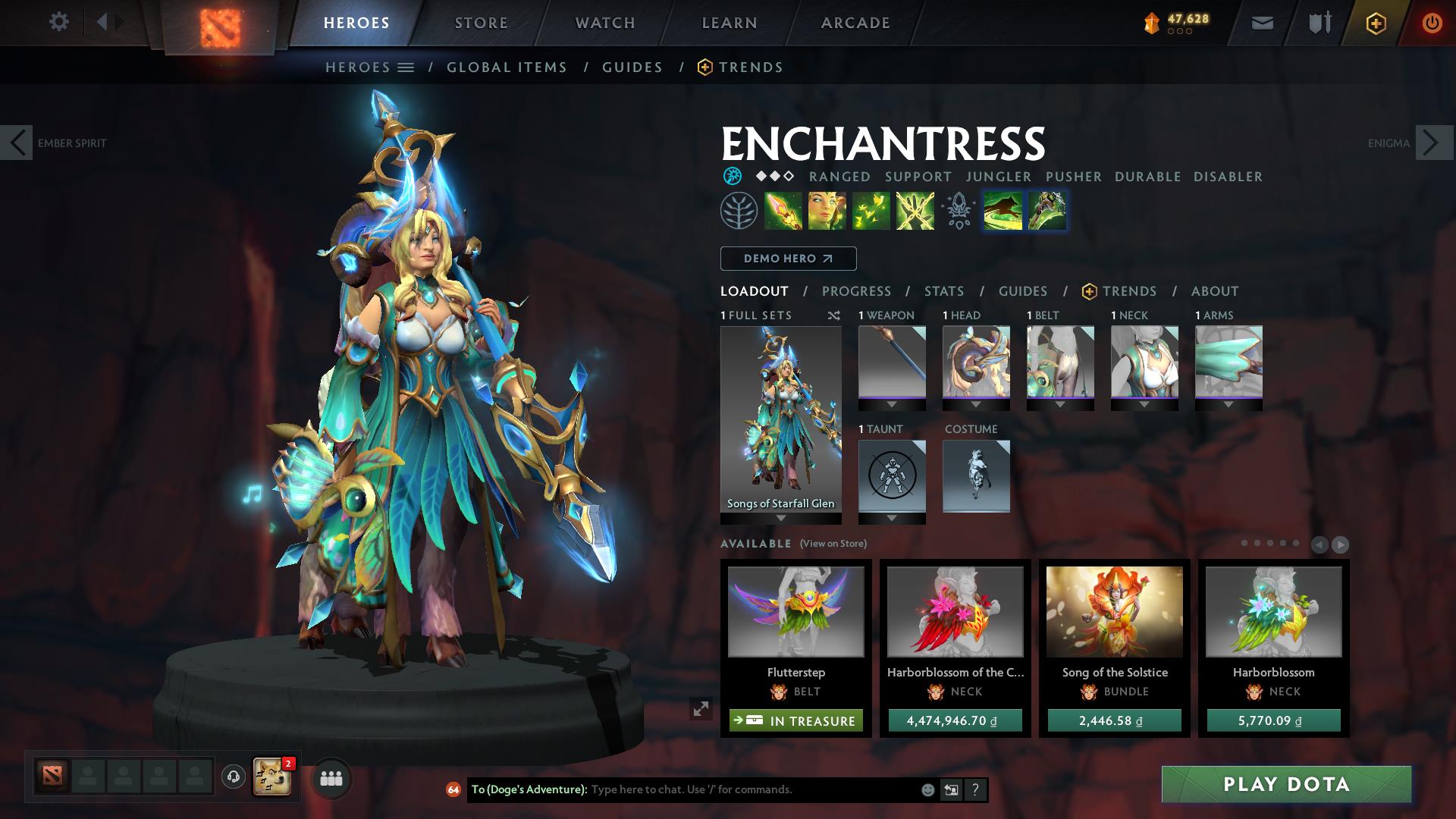The height and width of the screenshot is (819, 1456).
Task: Open the settings gear
Action: pos(58,22)
